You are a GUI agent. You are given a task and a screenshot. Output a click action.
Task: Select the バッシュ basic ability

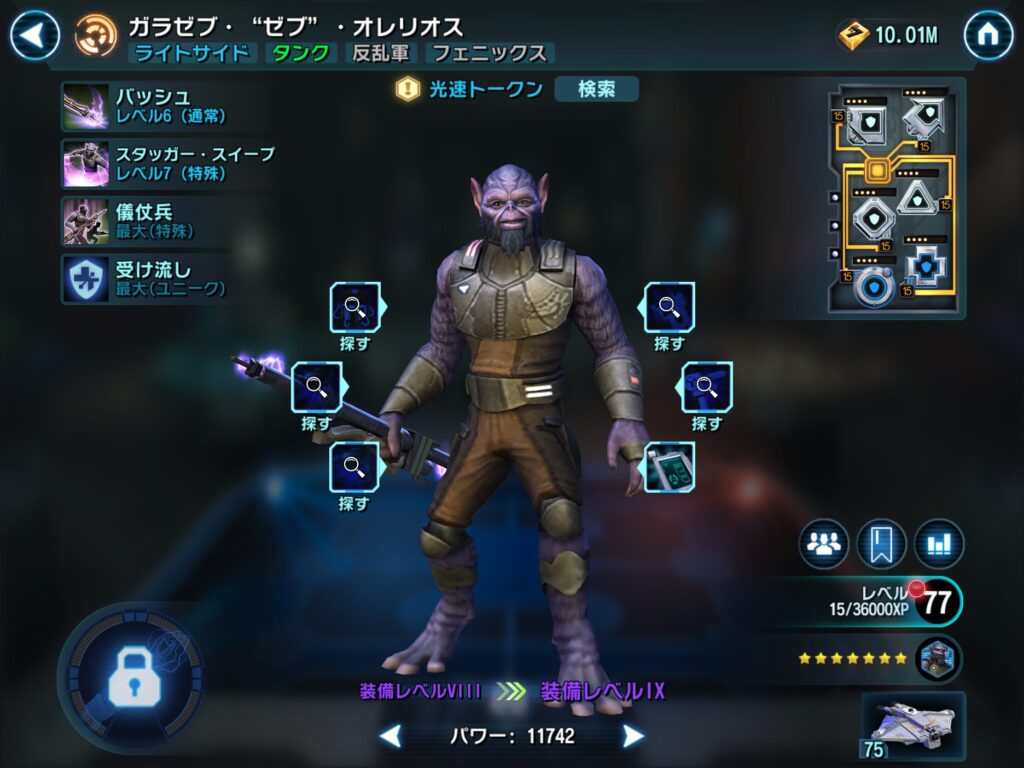pyautogui.click(x=86, y=106)
